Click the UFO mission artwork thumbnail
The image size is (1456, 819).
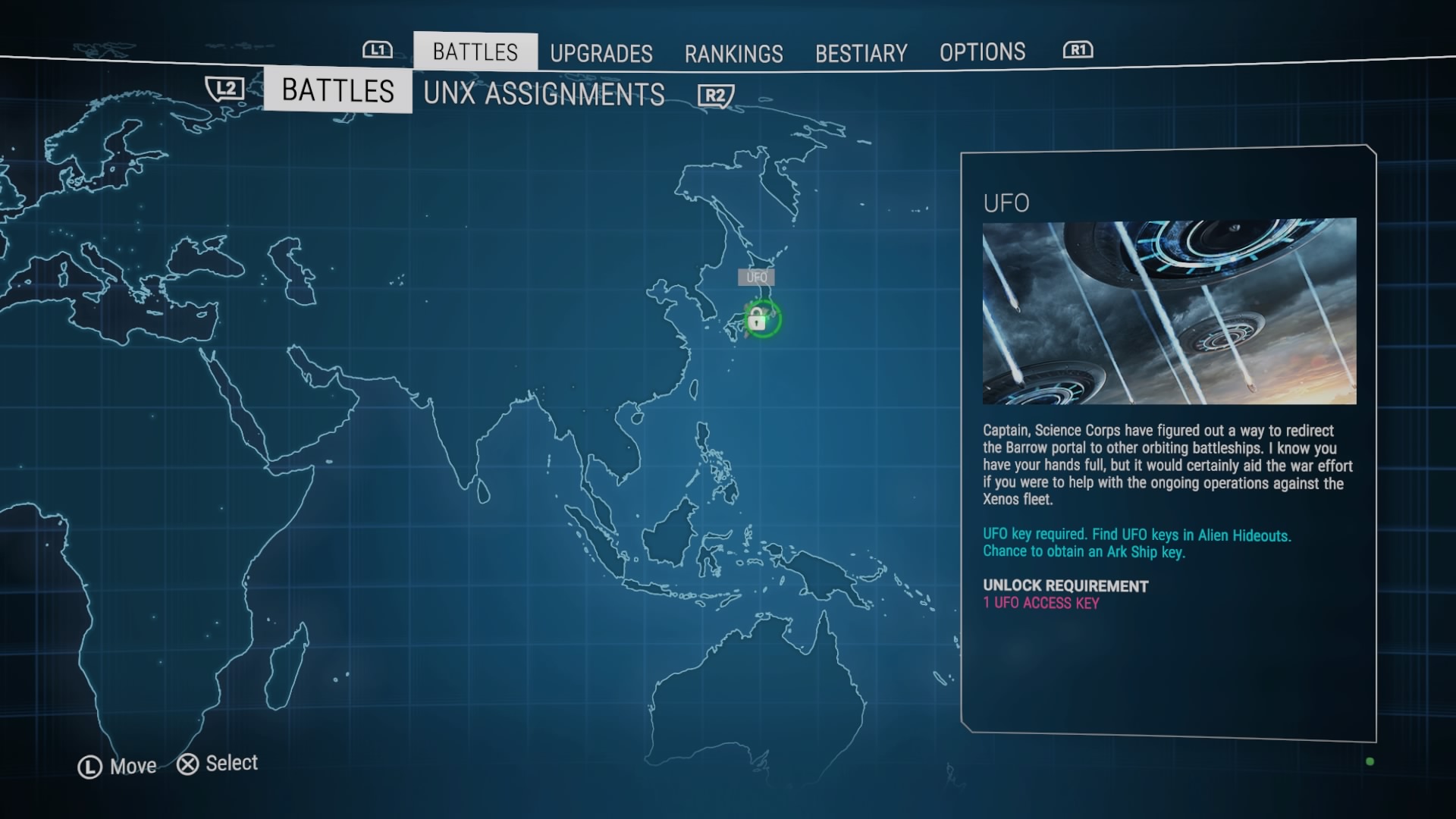(1169, 311)
